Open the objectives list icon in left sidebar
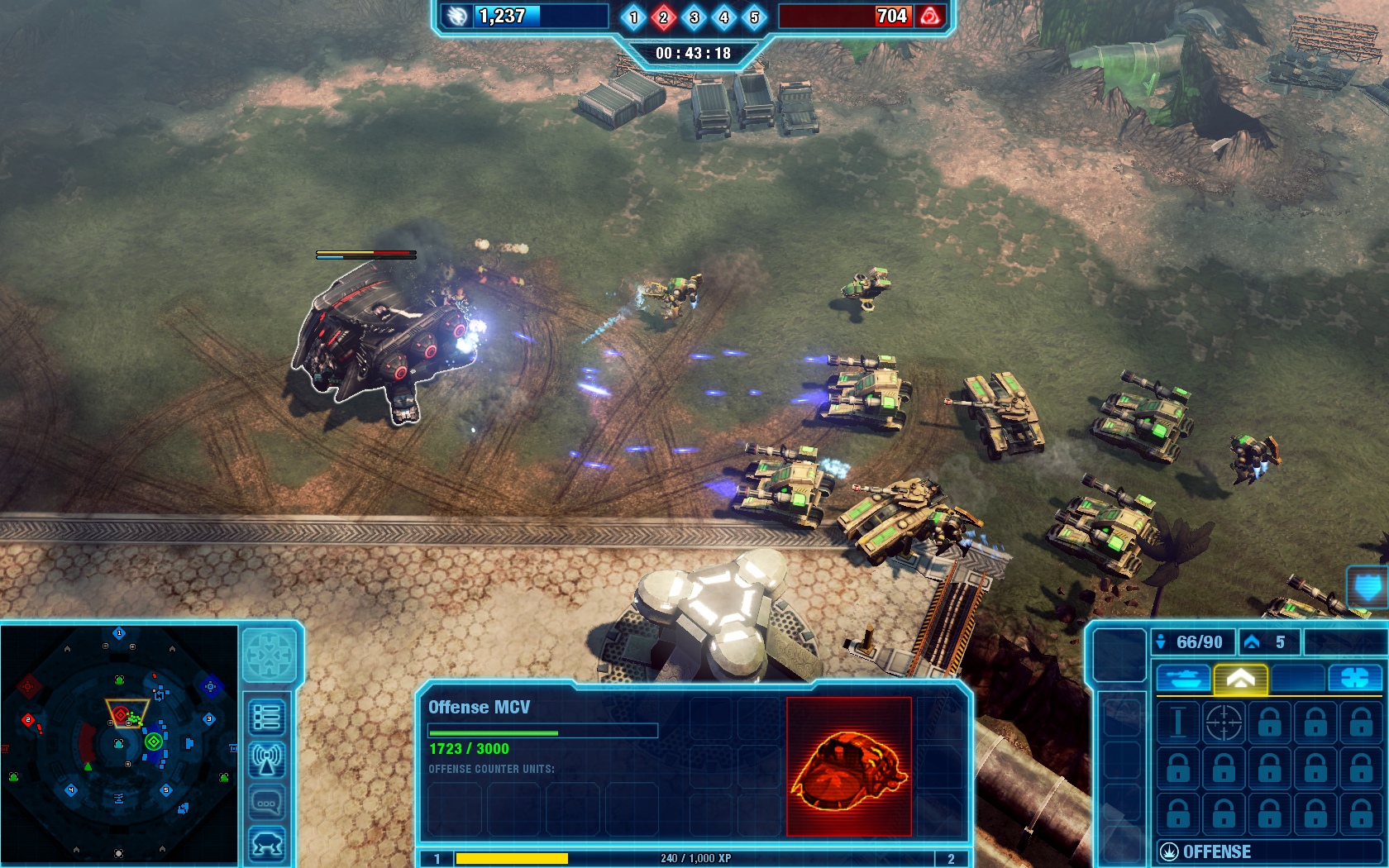Viewport: 1389px width, 868px height. tap(268, 719)
